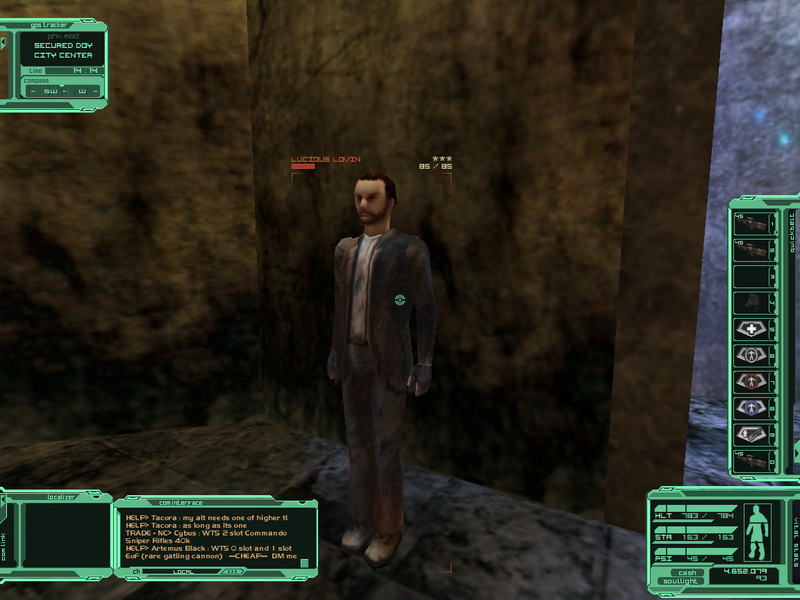Click the chat arrows beside LOCAL
This screenshot has width=800, height=600.
click(232, 572)
